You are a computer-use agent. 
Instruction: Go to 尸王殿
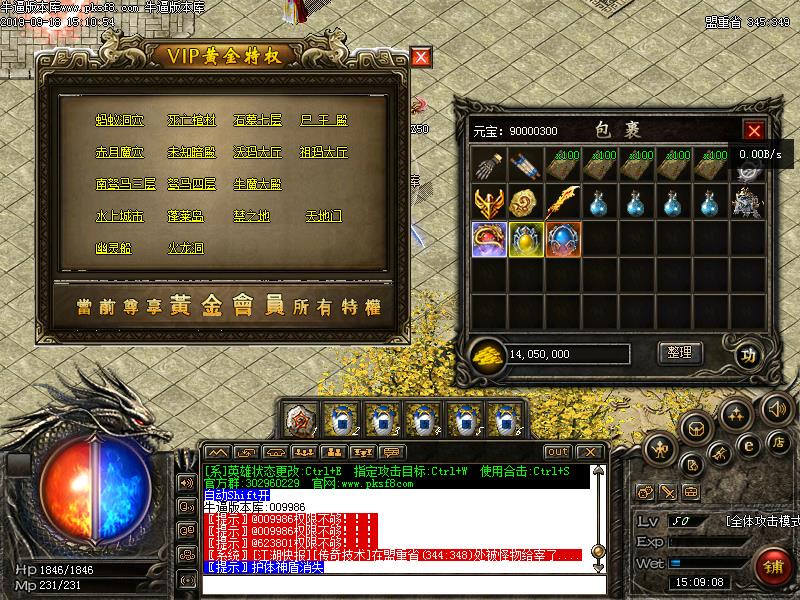(x=324, y=121)
